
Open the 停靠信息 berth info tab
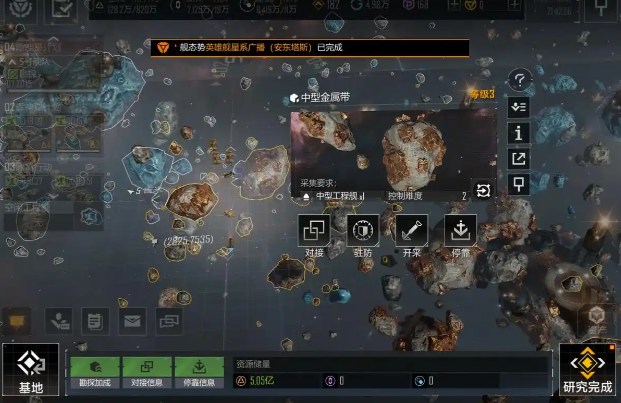point(199,372)
